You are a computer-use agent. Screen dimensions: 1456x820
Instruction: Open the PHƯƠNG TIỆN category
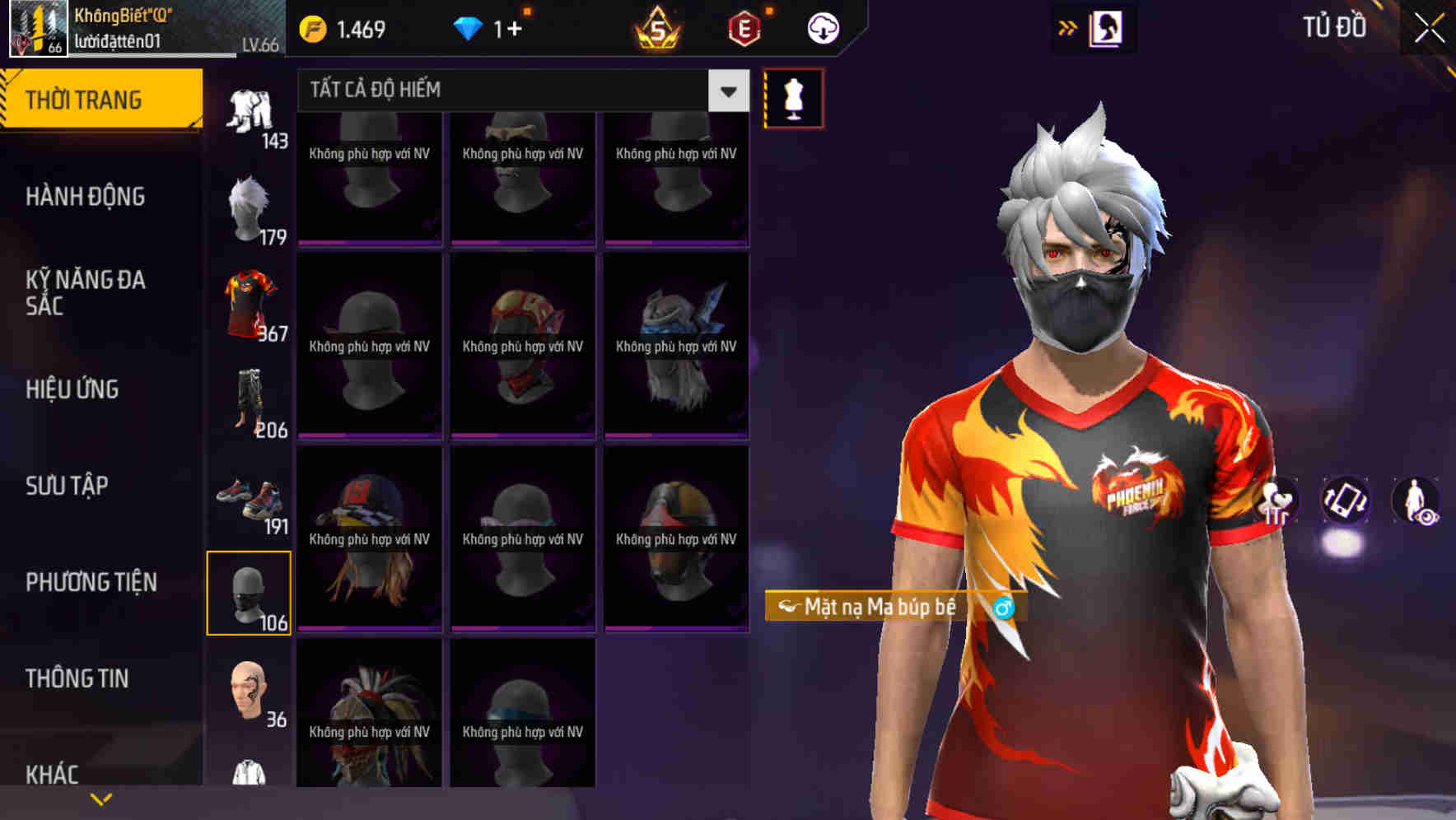[x=91, y=581]
